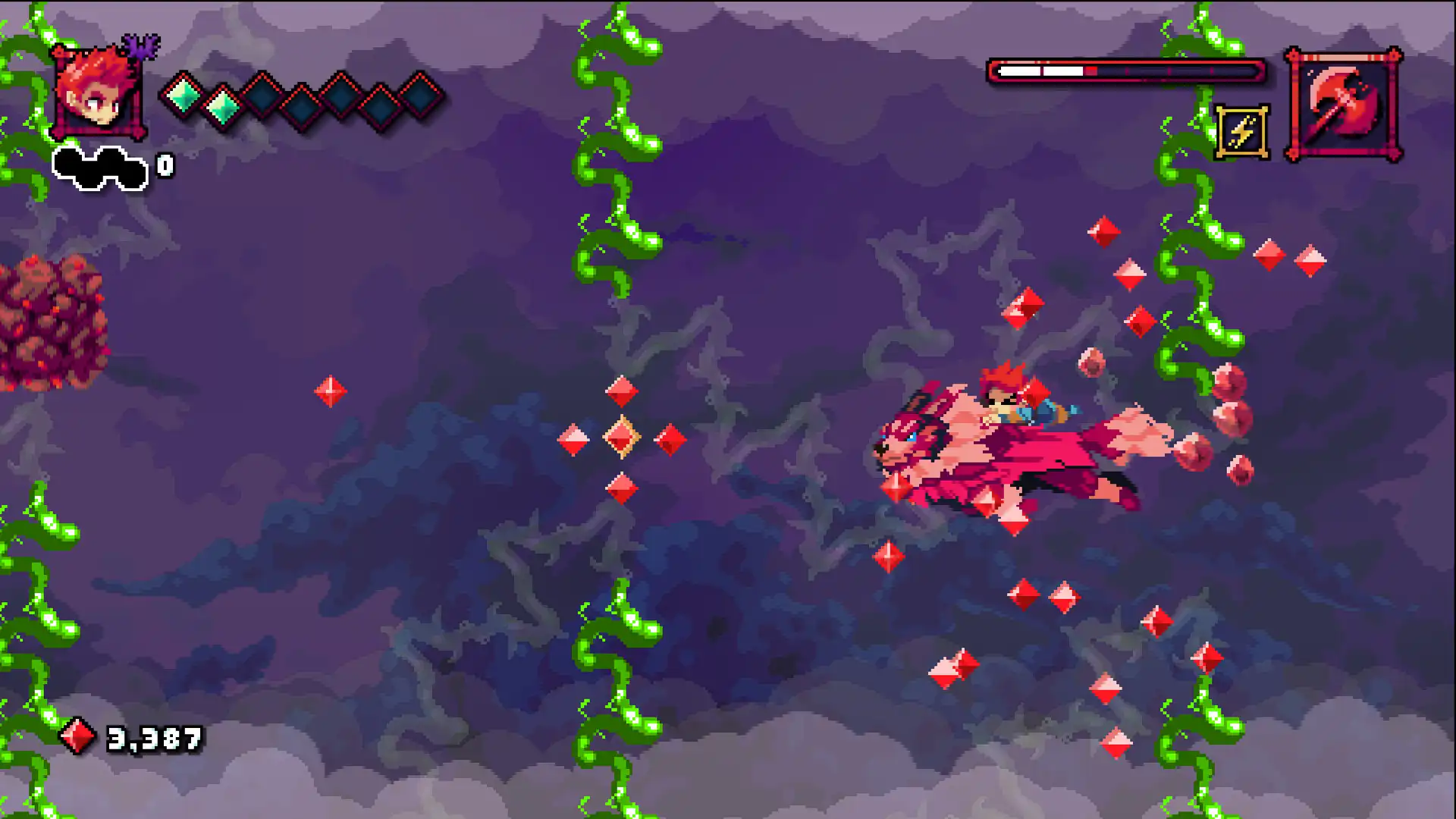The height and width of the screenshot is (819, 1456).
Task: Click the red gem icon by the score
Action: (78, 734)
